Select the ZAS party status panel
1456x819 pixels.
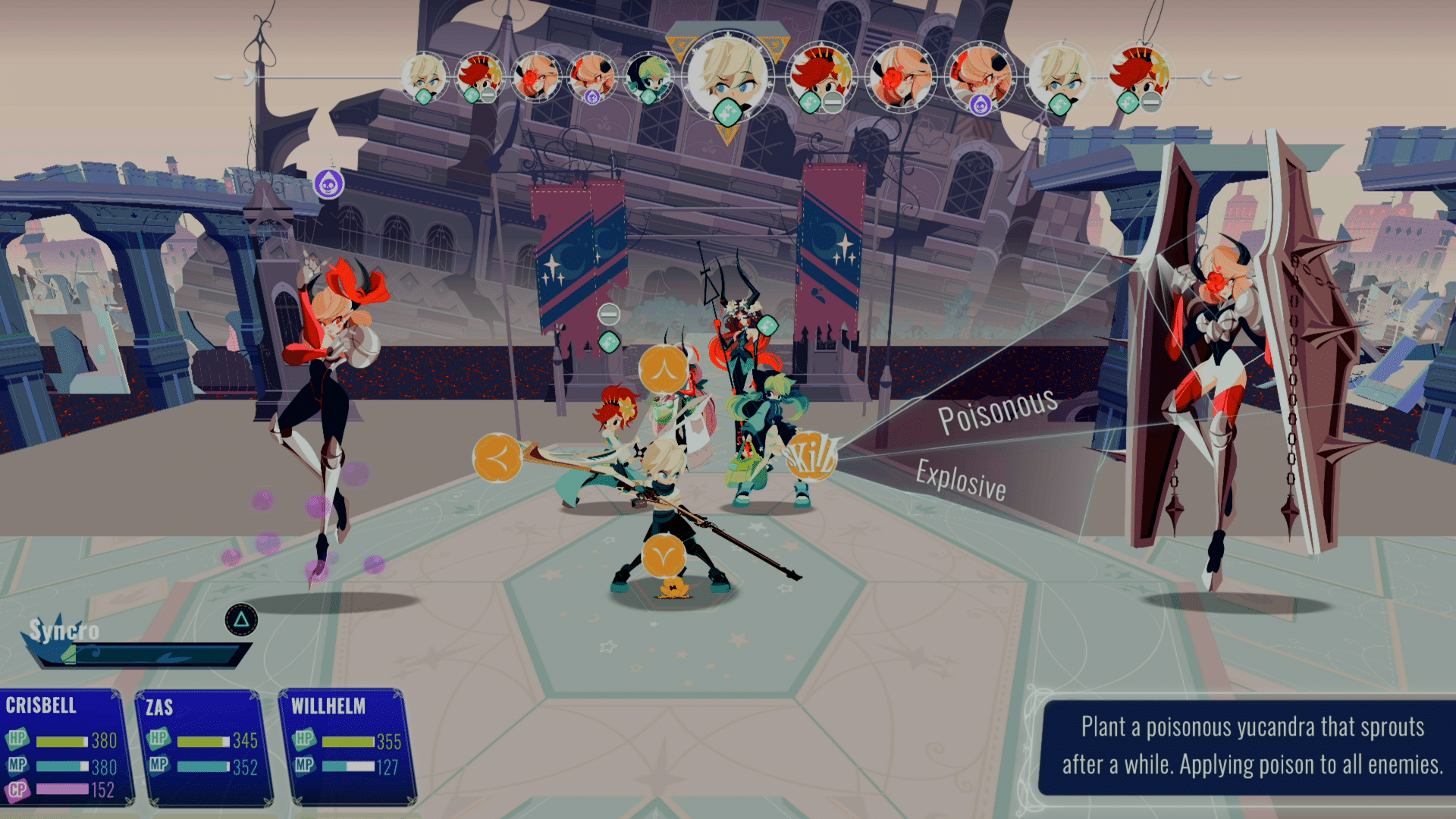(203, 748)
